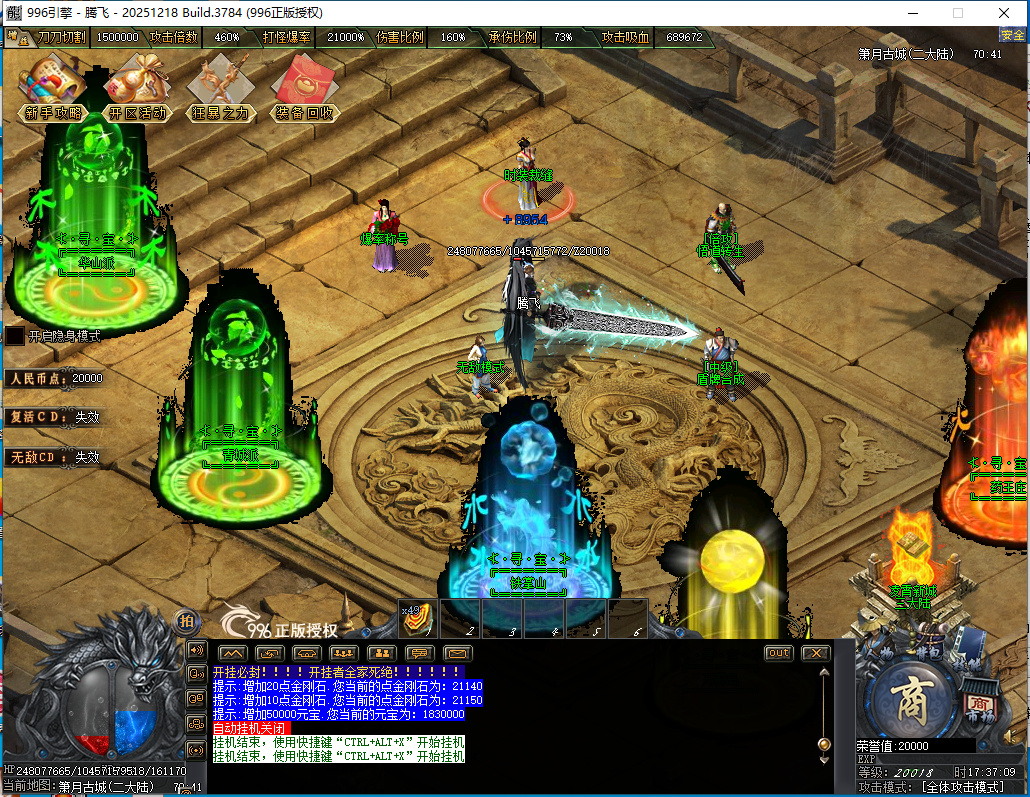Activate the 狂暴之力 berserk power icon
The image size is (1030, 797).
pos(221,88)
